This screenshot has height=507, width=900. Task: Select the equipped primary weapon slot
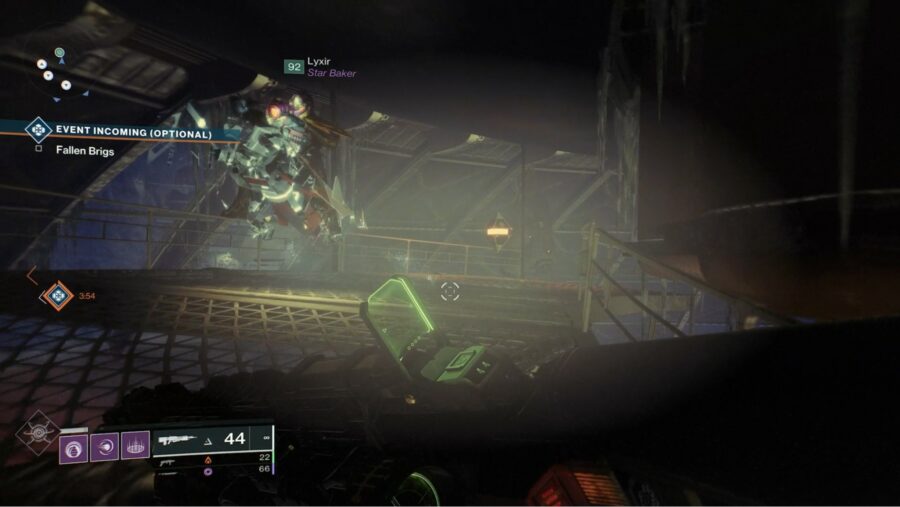[x=212, y=439]
